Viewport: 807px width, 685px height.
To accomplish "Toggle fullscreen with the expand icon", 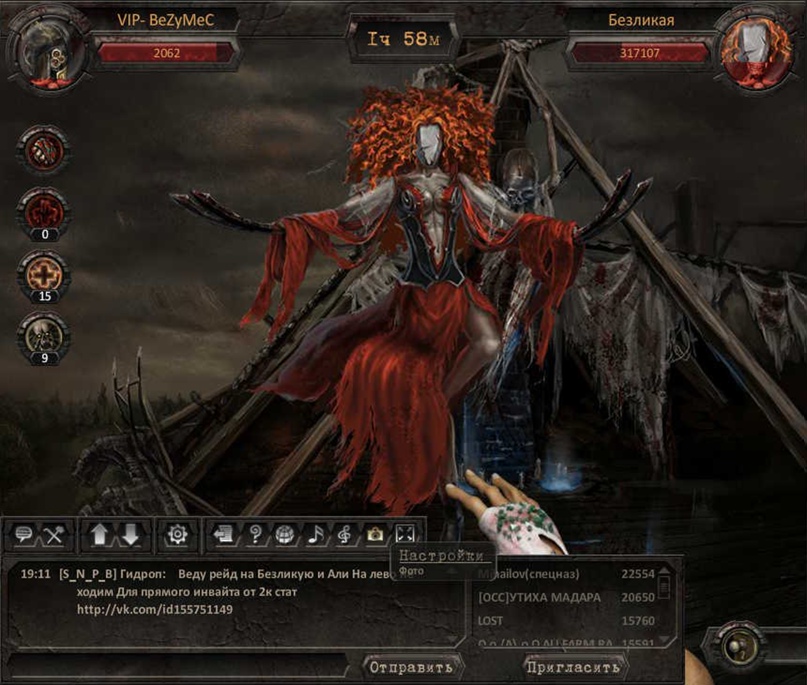I will coord(404,535).
